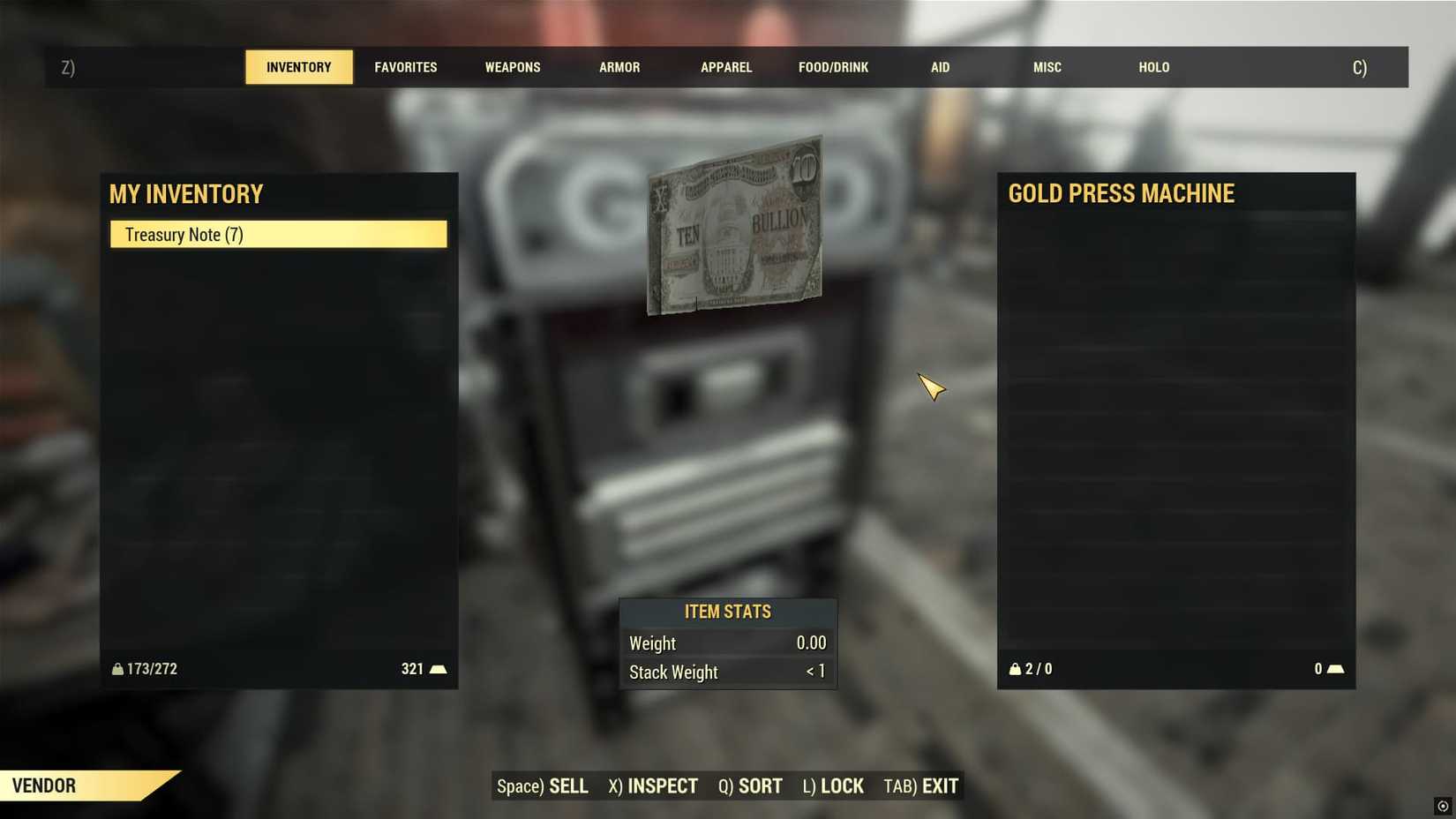Toggle LOCK on the selected Treasury Note
The width and height of the screenshot is (1456, 819).
[832, 785]
